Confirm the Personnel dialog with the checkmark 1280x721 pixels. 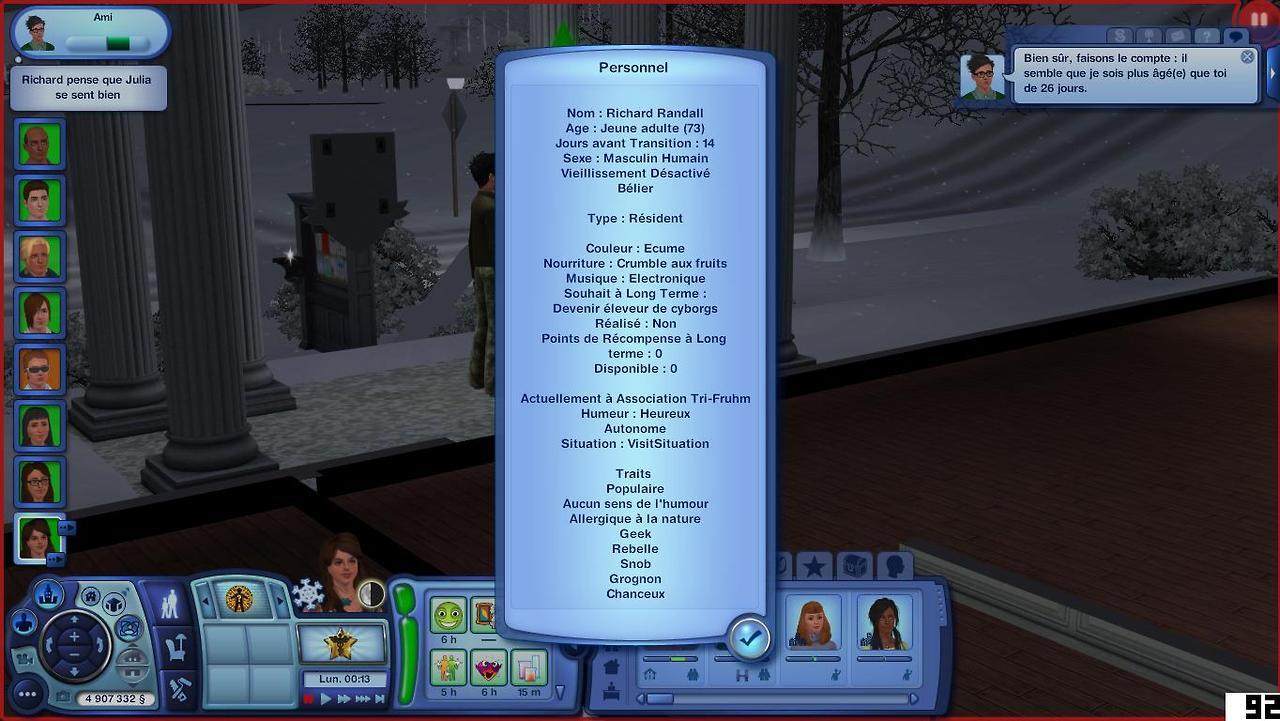point(749,637)
